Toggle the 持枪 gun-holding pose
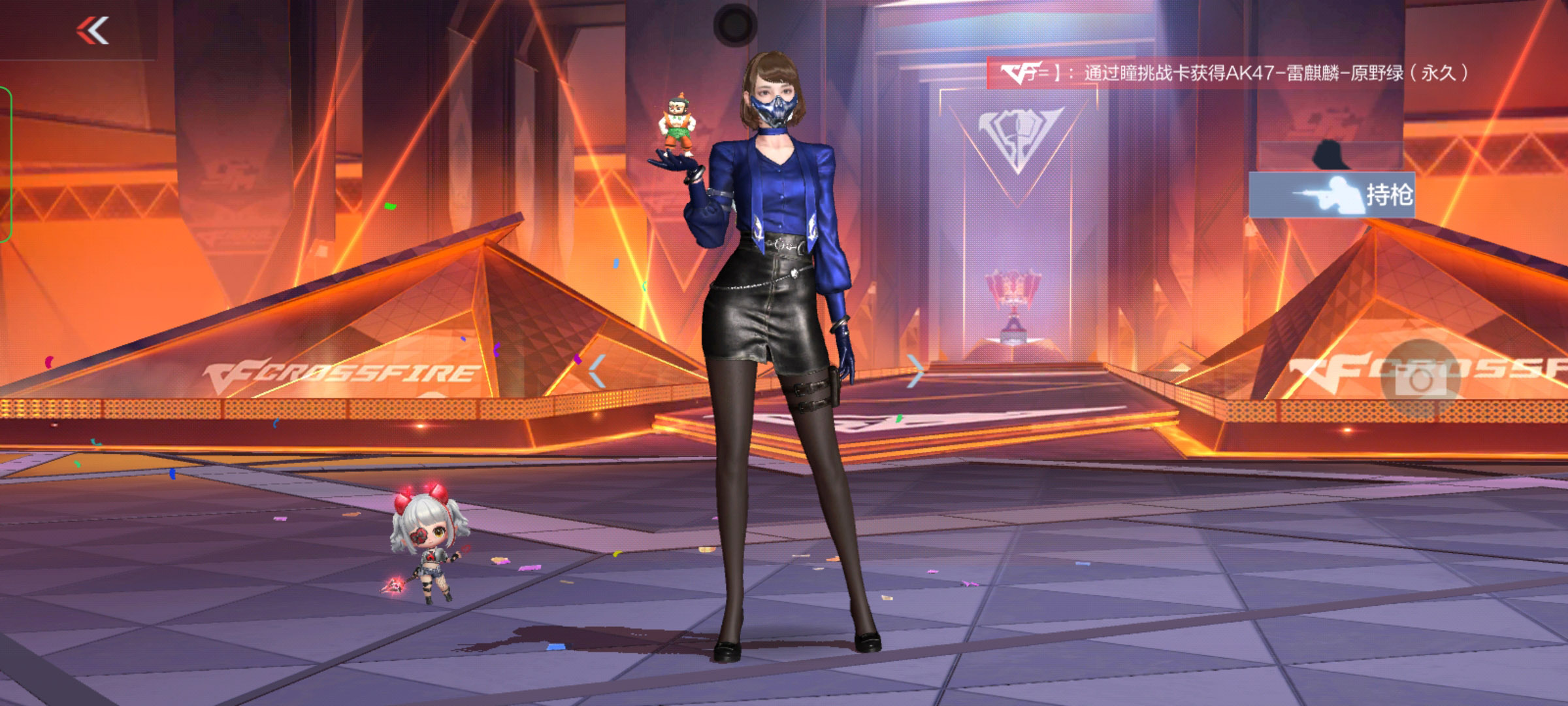 pyautogui.click(x=1331, y=195)
